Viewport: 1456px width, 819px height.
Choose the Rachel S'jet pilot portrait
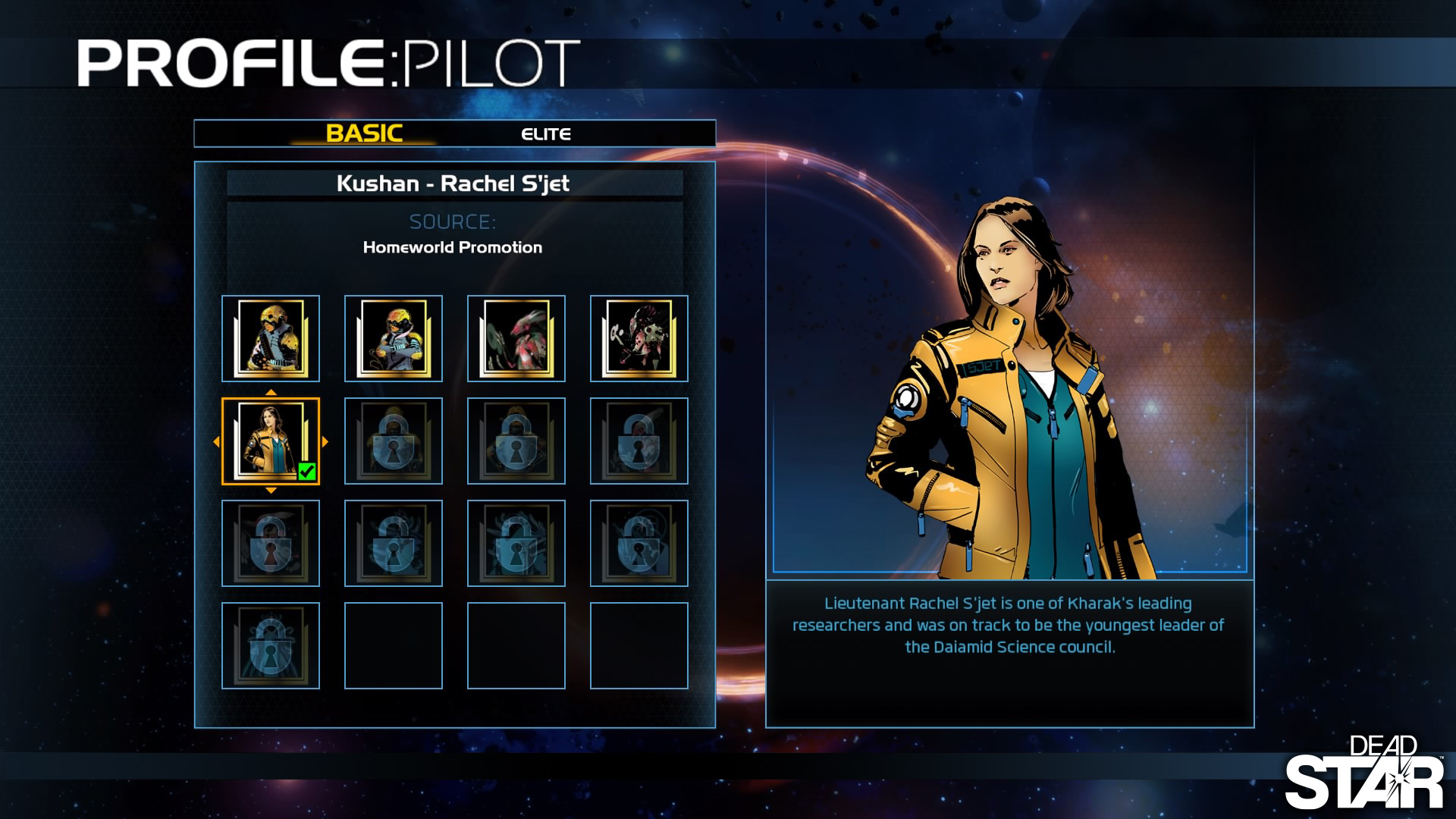click(x=271, y=441)
